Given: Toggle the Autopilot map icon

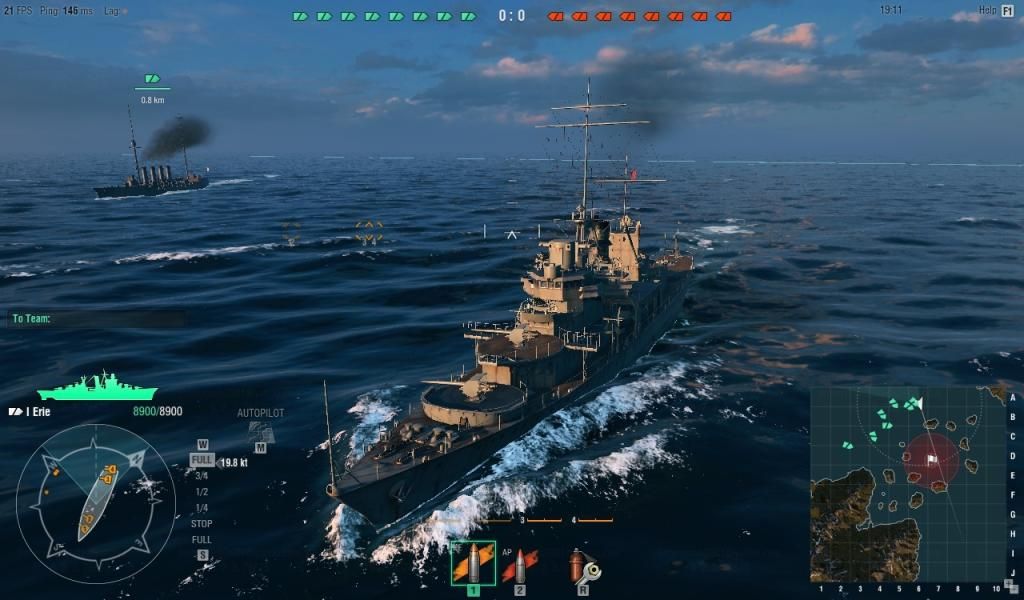Looking at the screenshot, I should point(260,431).
